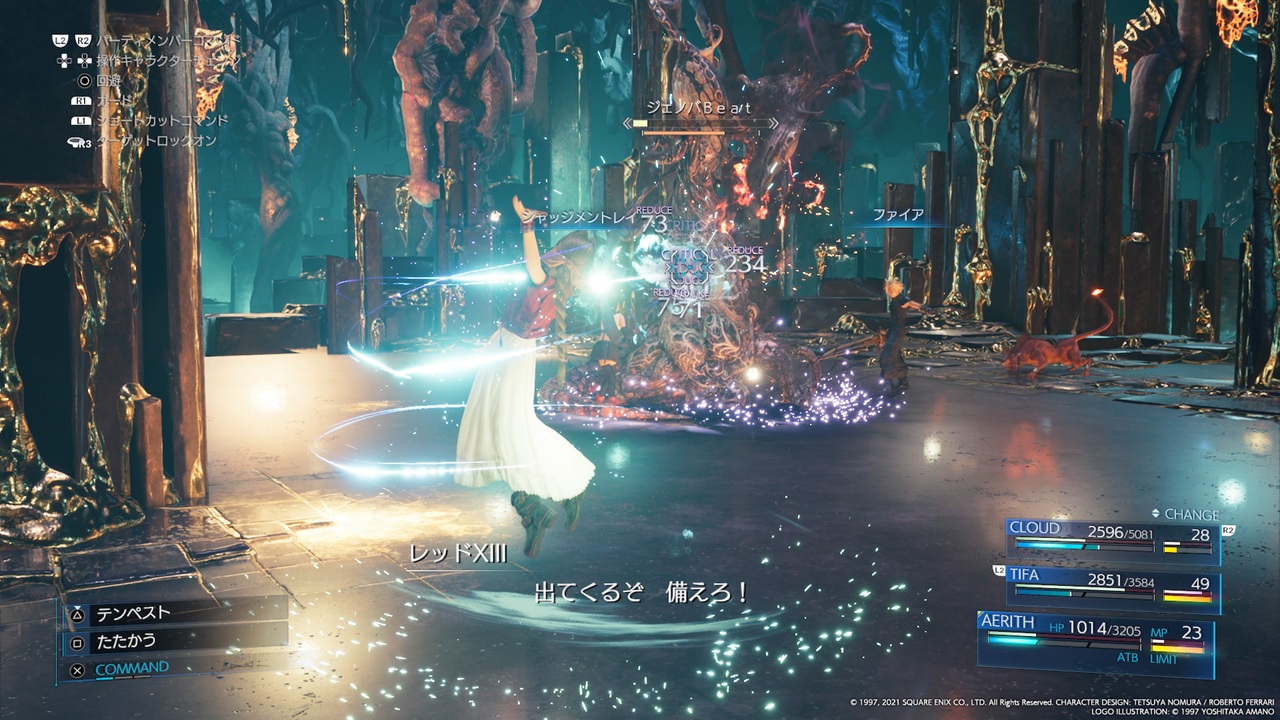Expand the CHANGE character selector arrows
This screenshot has height=720, width=1280.
1156,514
